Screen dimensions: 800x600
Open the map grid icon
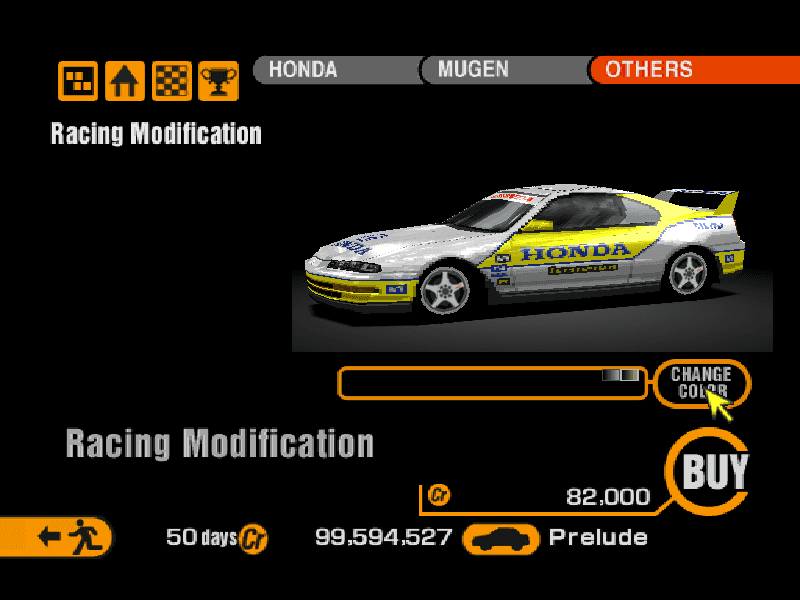point(78,81)
